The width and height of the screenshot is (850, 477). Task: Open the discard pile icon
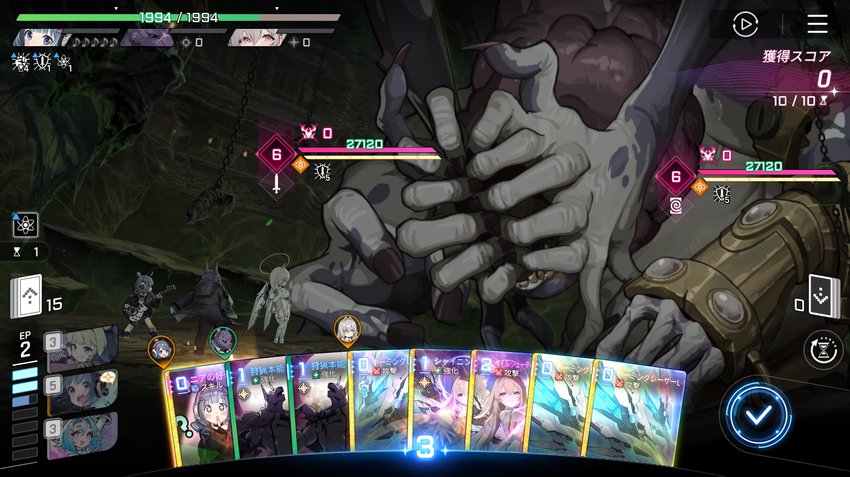click(822, 296)
